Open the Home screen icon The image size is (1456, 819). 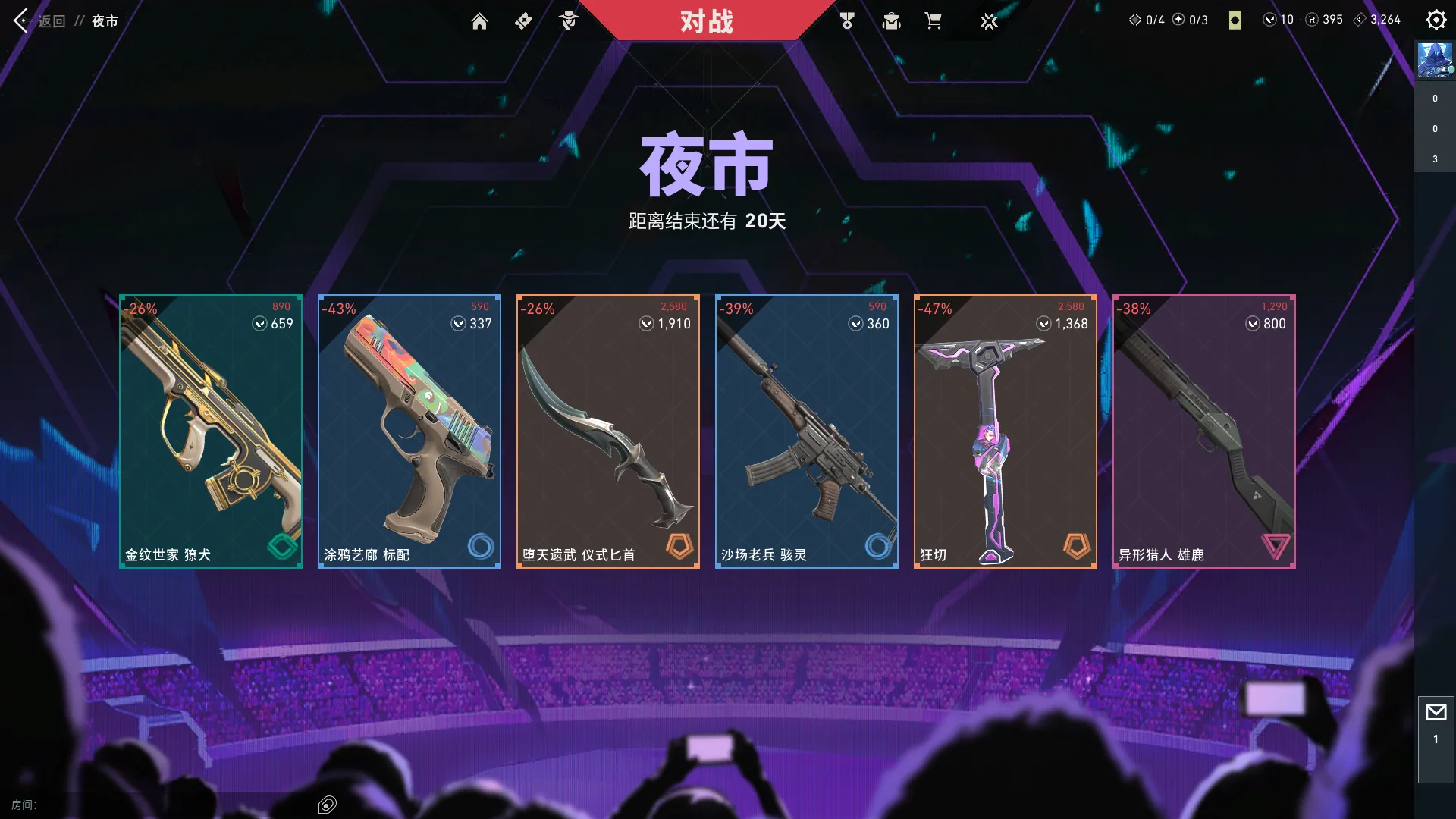click(x=479, y=21)
